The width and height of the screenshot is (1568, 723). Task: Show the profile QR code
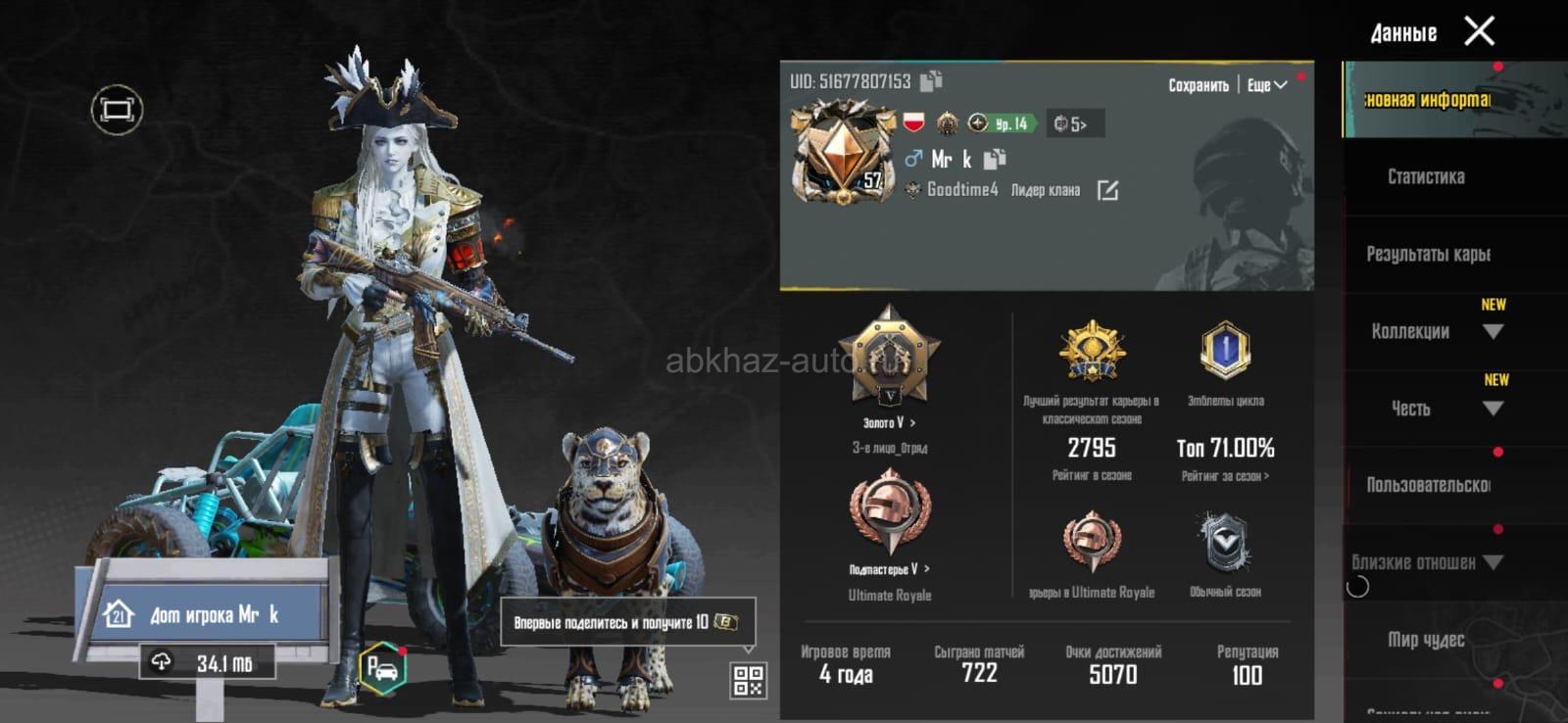(748, 680)
